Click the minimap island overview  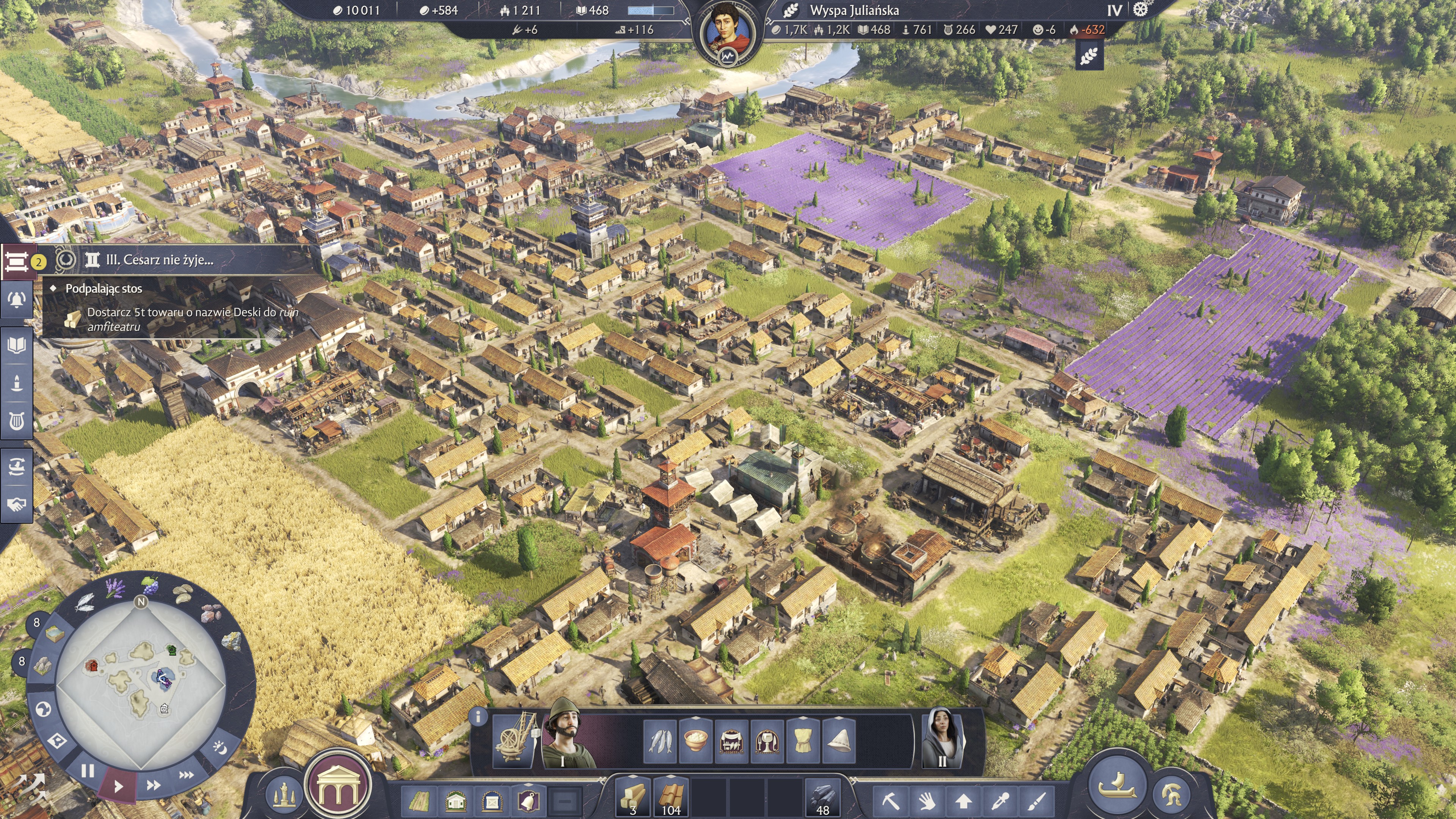pyautogui.click(x=141, y=684)
